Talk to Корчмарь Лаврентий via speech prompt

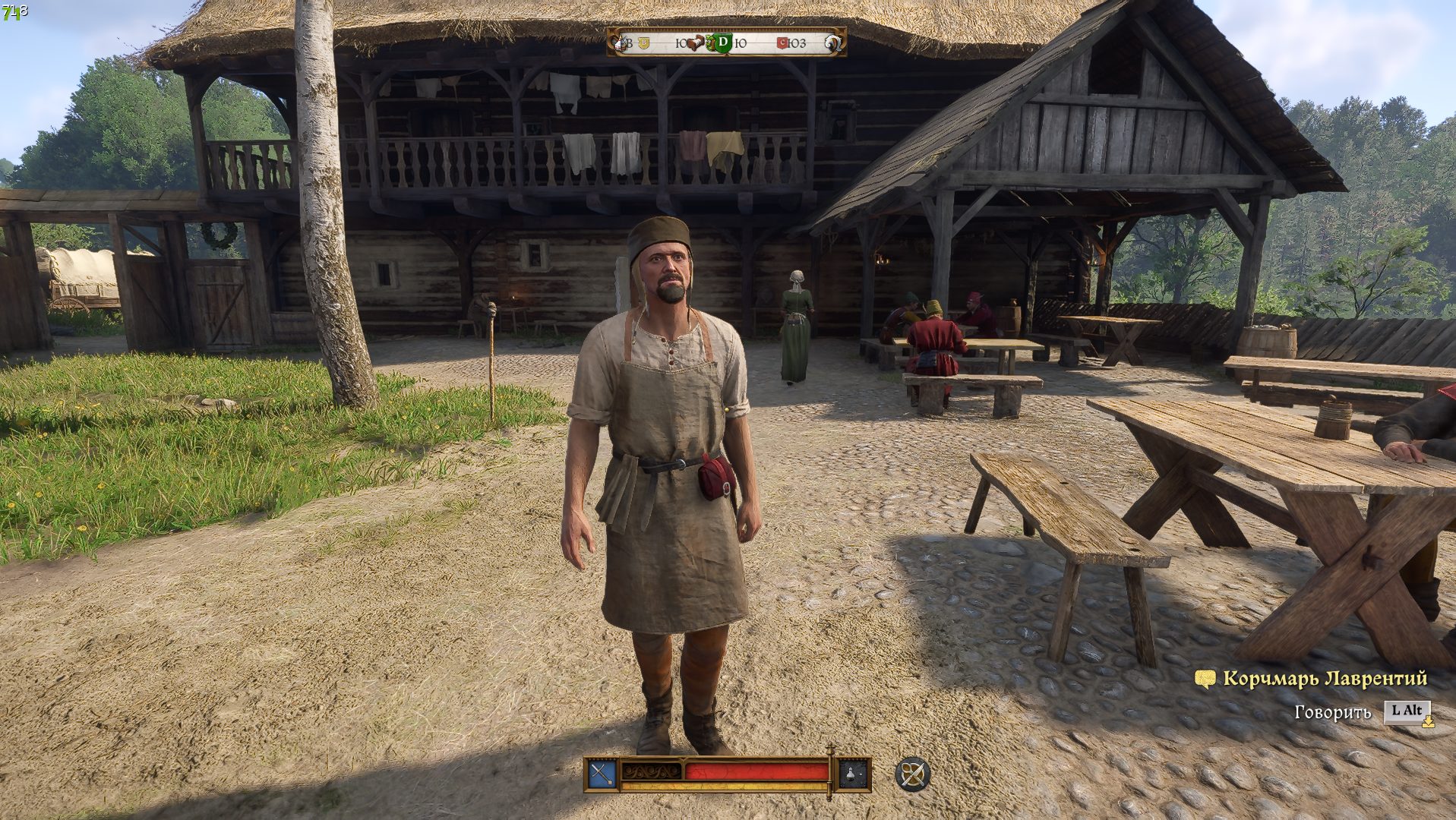coord(1407,711)
